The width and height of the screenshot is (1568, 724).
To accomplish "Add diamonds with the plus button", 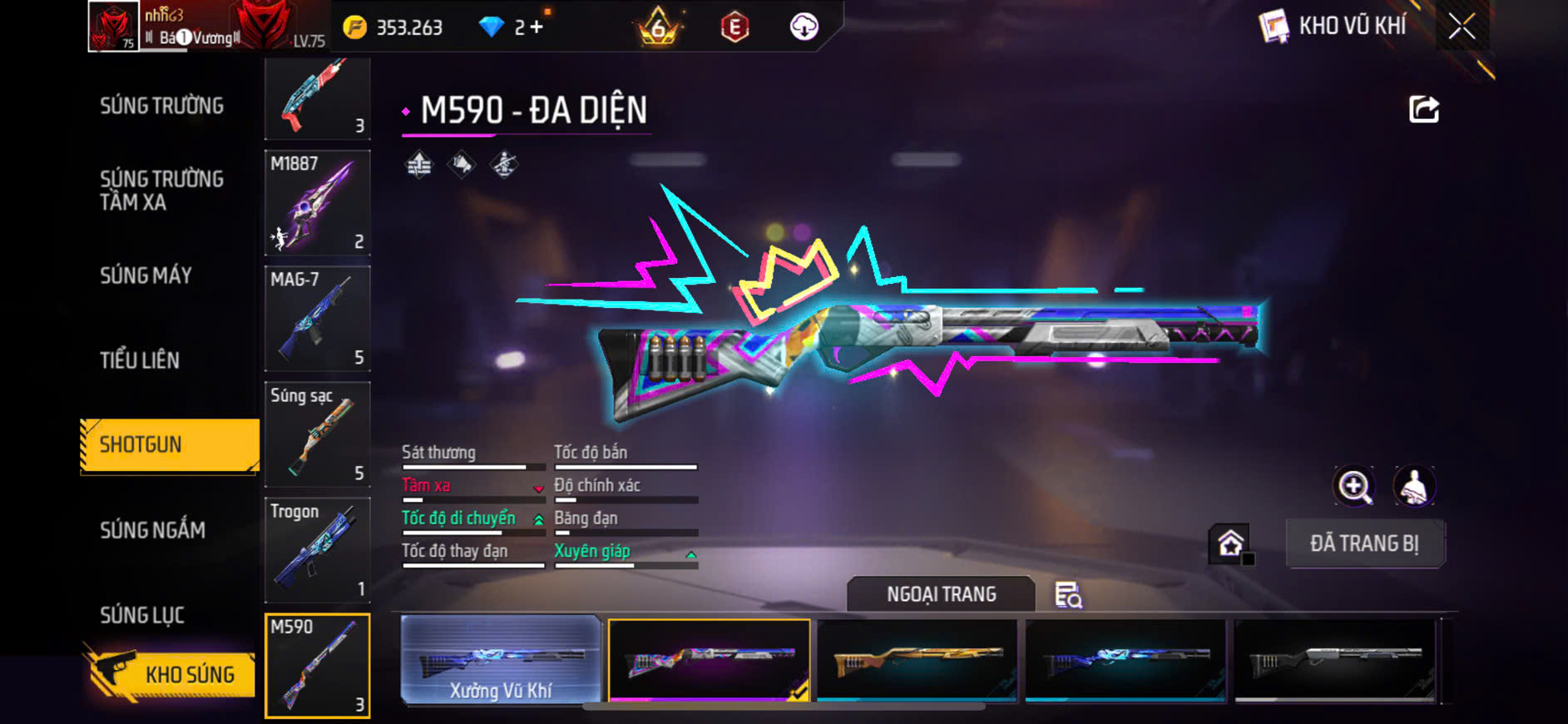I will [x=537, y=27].
